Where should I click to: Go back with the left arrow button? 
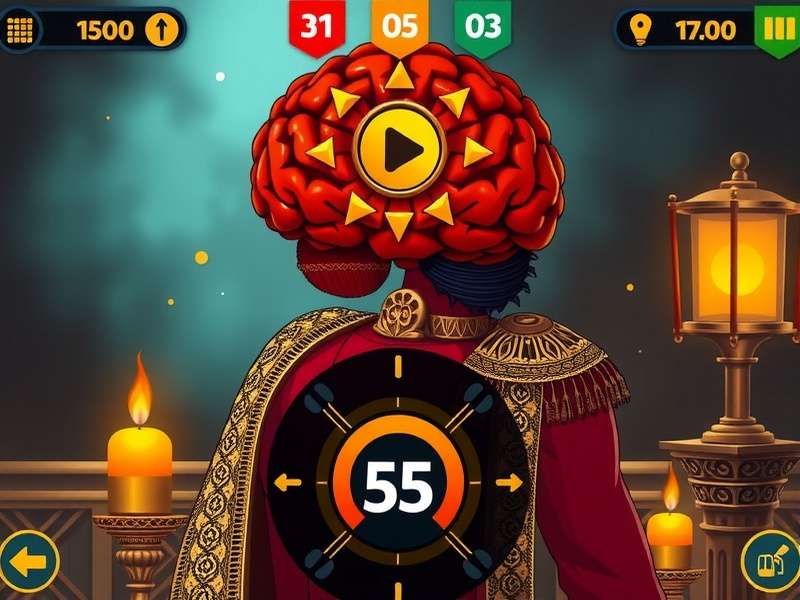[28, 561]
